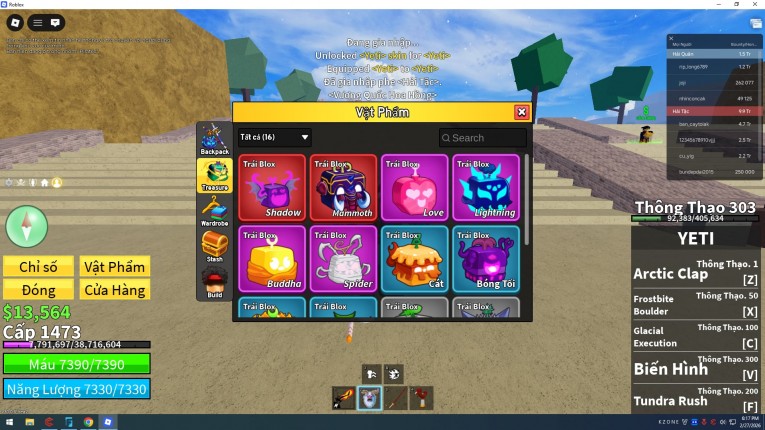Choose the Mammoth fruit item
This screenshot has height=430, width=765.
(x=343, y=187)
